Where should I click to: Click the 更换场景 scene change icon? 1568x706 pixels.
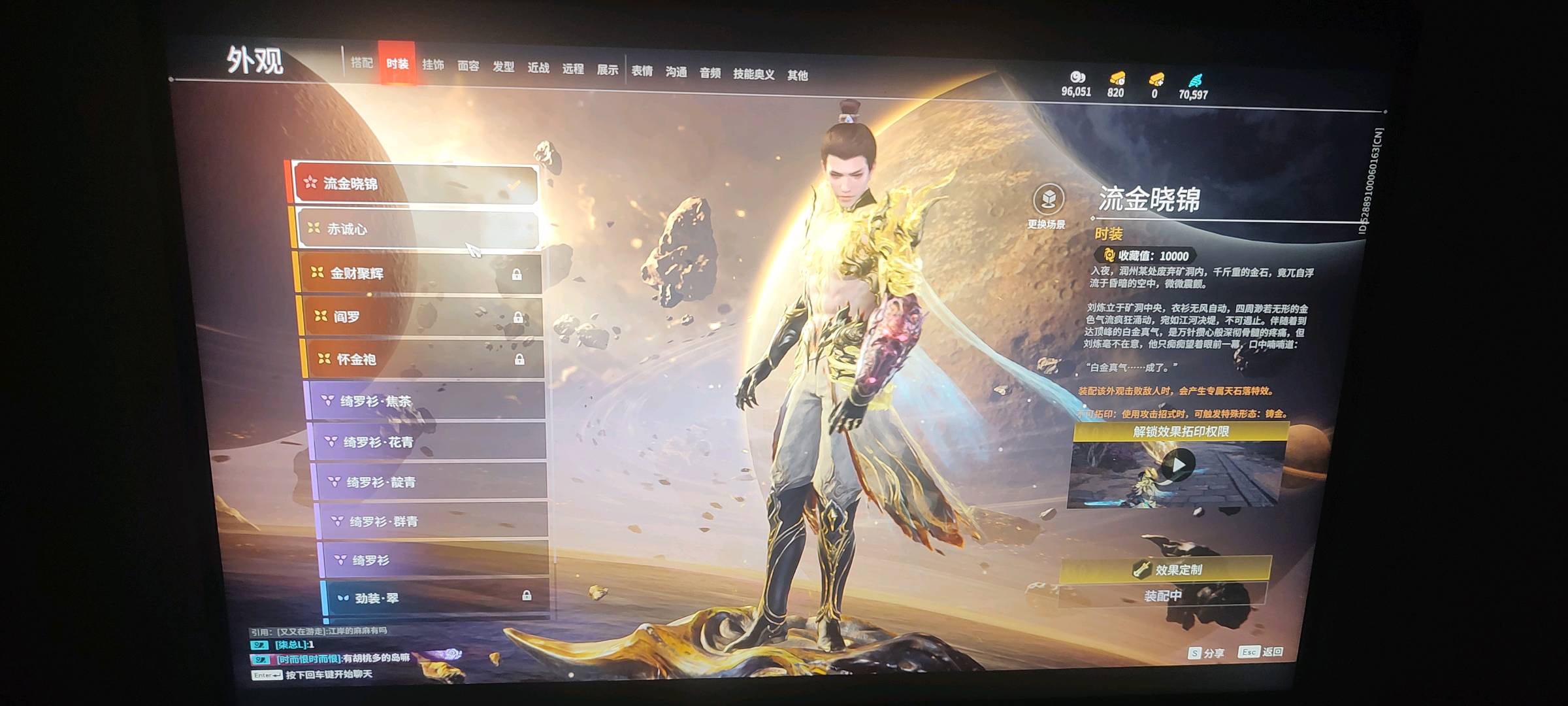[1048, 200]
